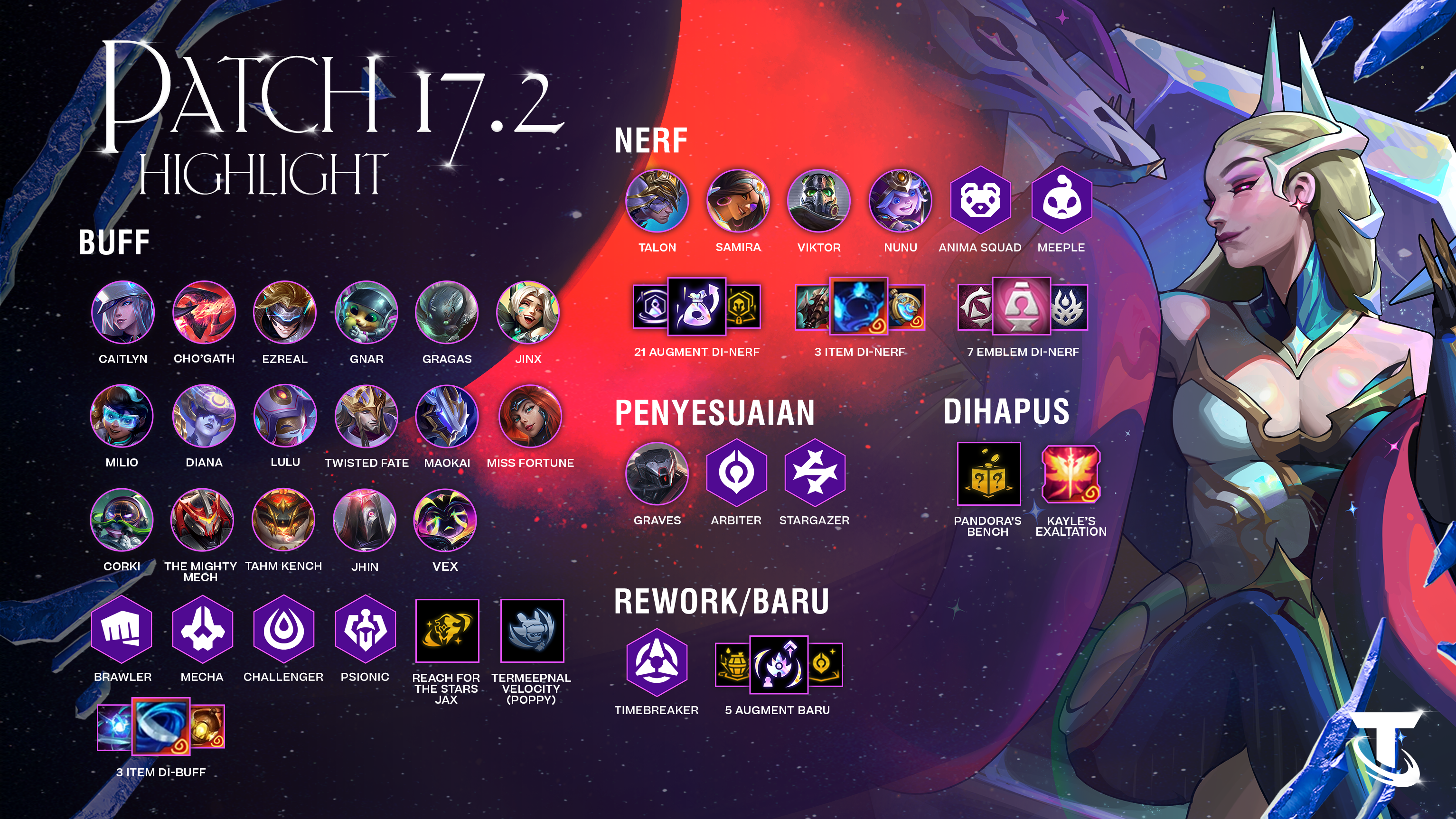Open the Reach for the Stars Jax augment
The image size is (1456, 819).
447,630
